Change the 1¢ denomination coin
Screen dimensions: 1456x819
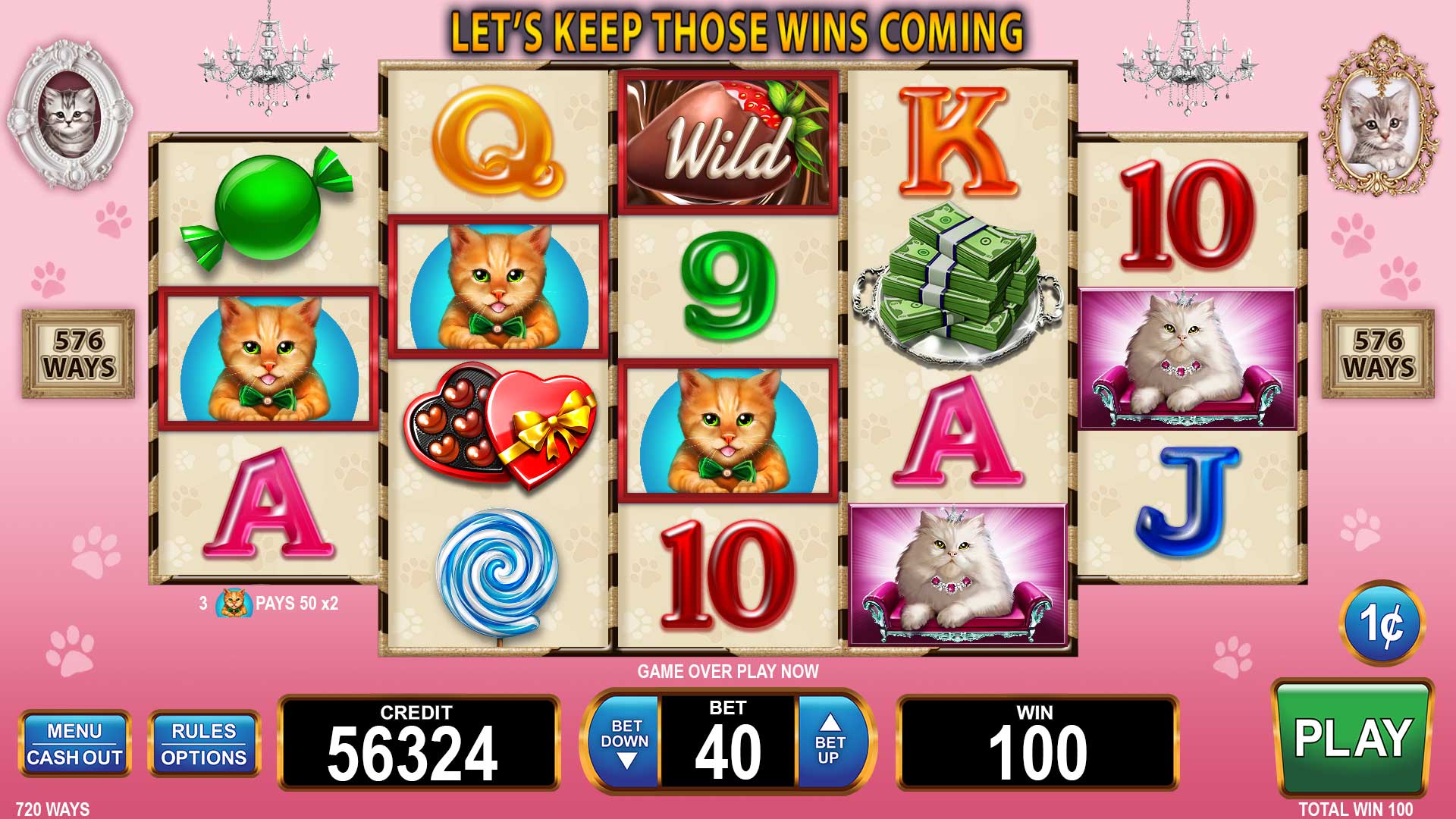tap(1382, 624)
